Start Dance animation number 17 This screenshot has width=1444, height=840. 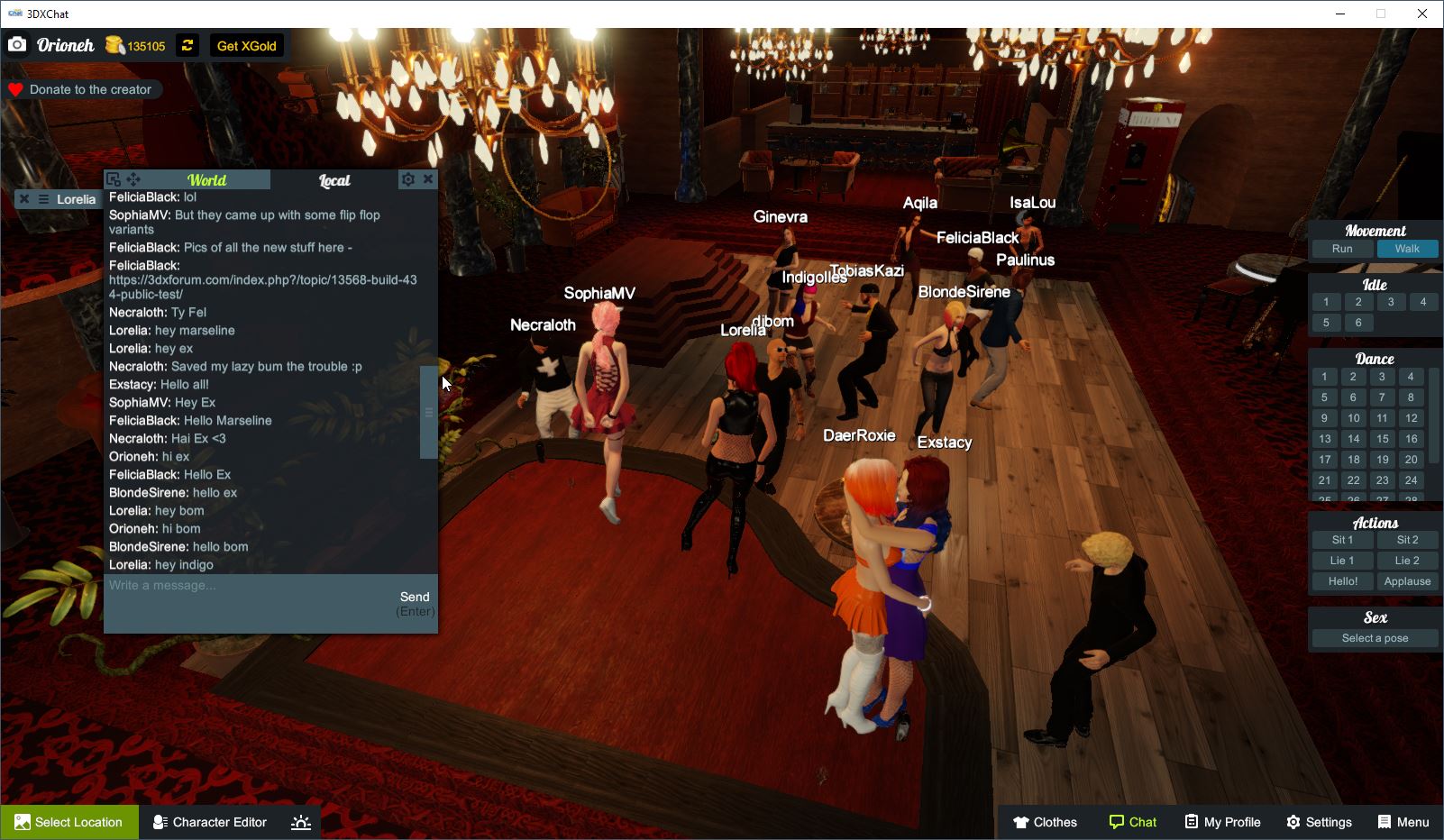1324,460
